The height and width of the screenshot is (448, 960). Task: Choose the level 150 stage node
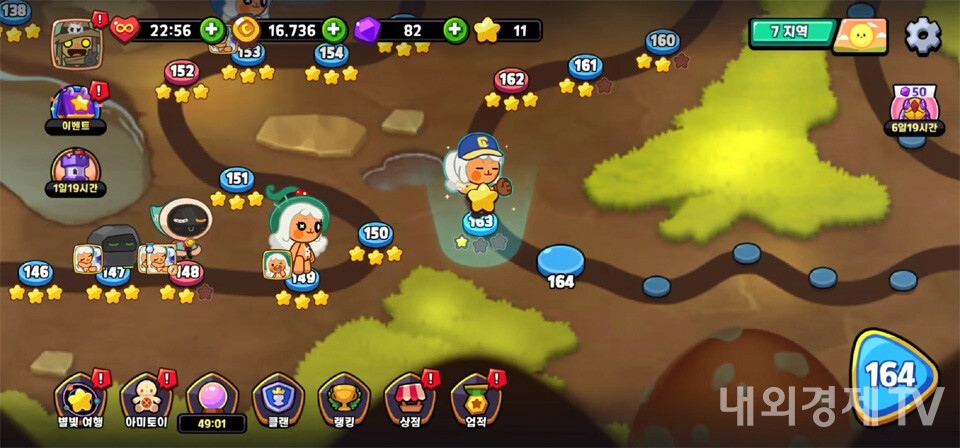point(375,234)
